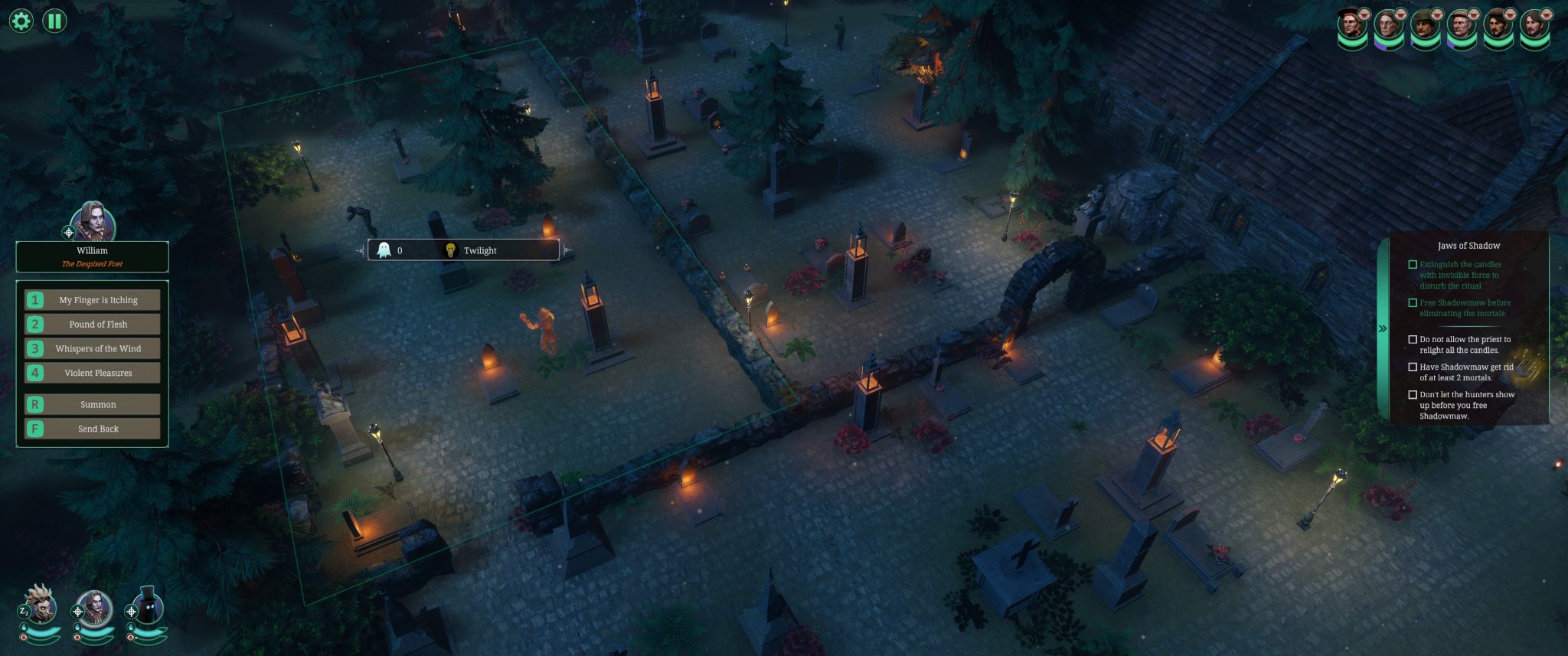Select William's large portrait above the name plate
This screenshot has width=1568, height=656.
(x=93, y=223)
